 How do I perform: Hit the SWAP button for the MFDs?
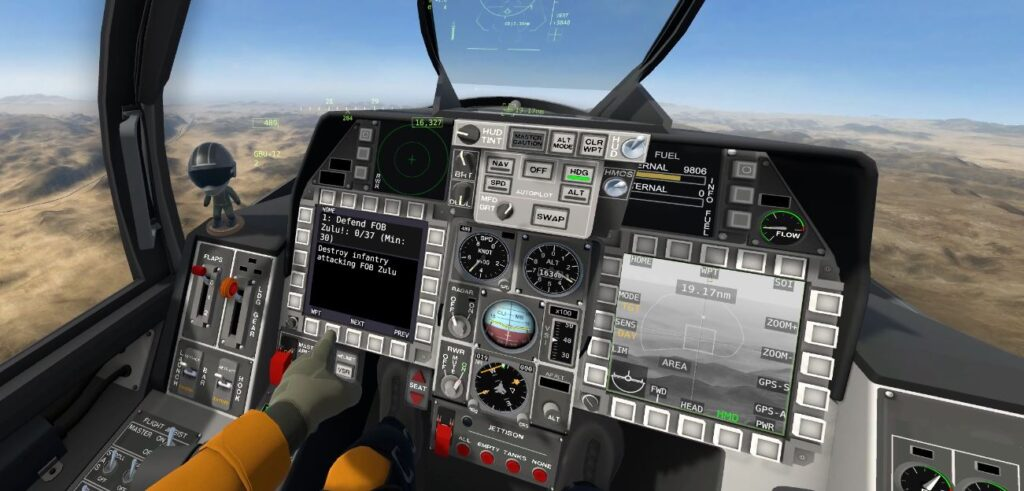coord(548,216)
